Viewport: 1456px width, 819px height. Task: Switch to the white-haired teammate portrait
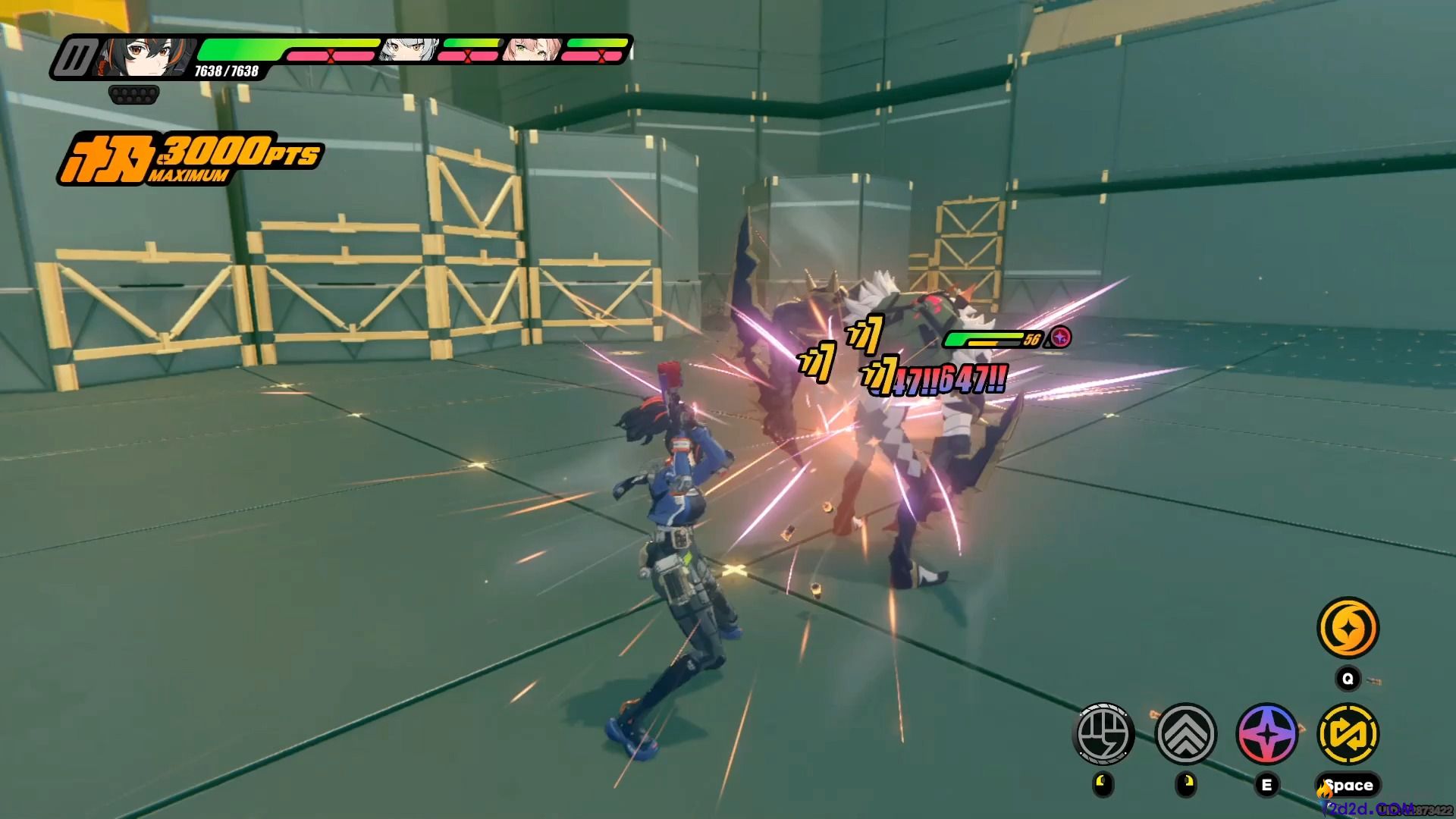coord(409,49)
